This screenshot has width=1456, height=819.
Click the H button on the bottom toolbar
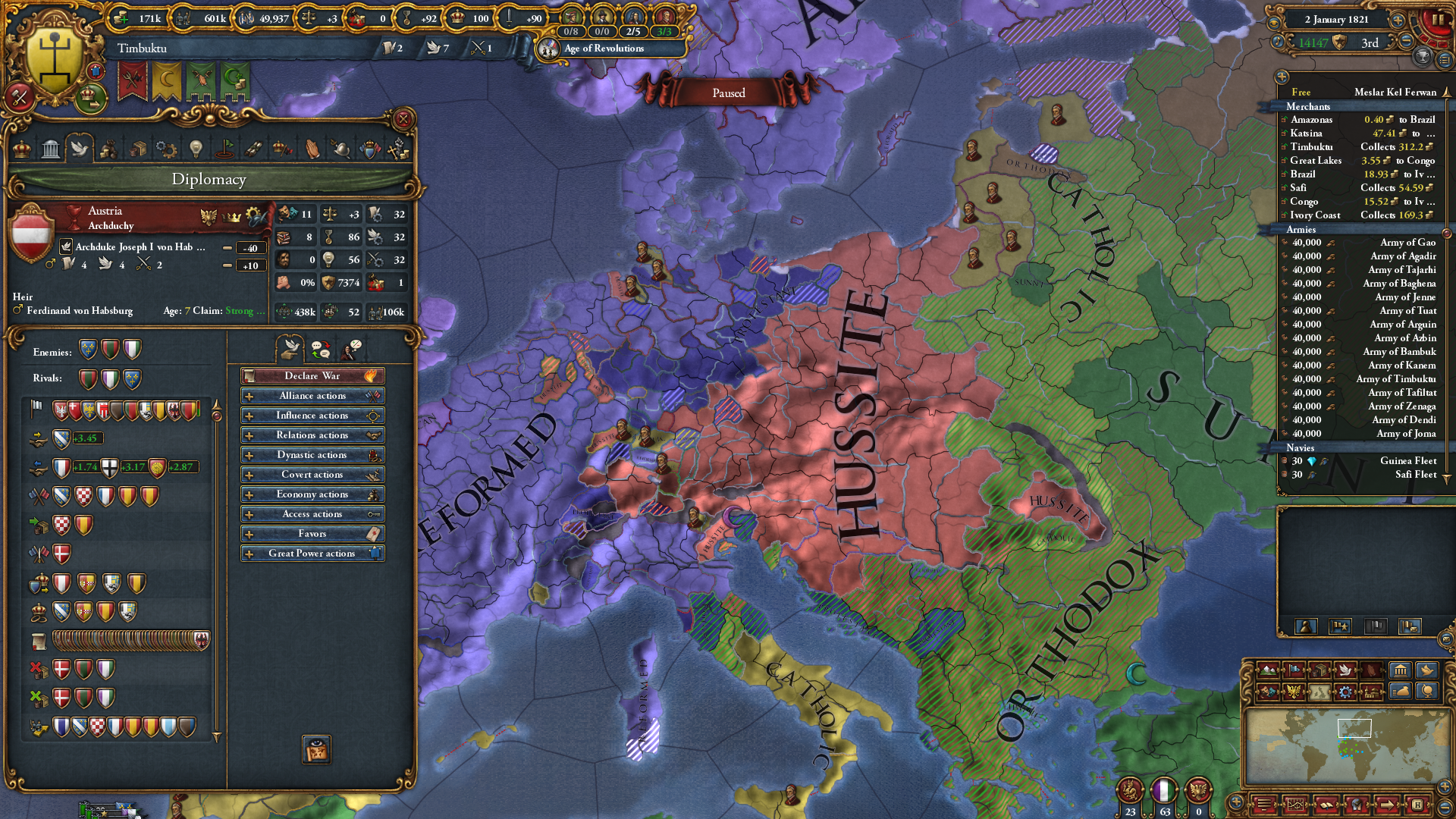point(1418,805)
